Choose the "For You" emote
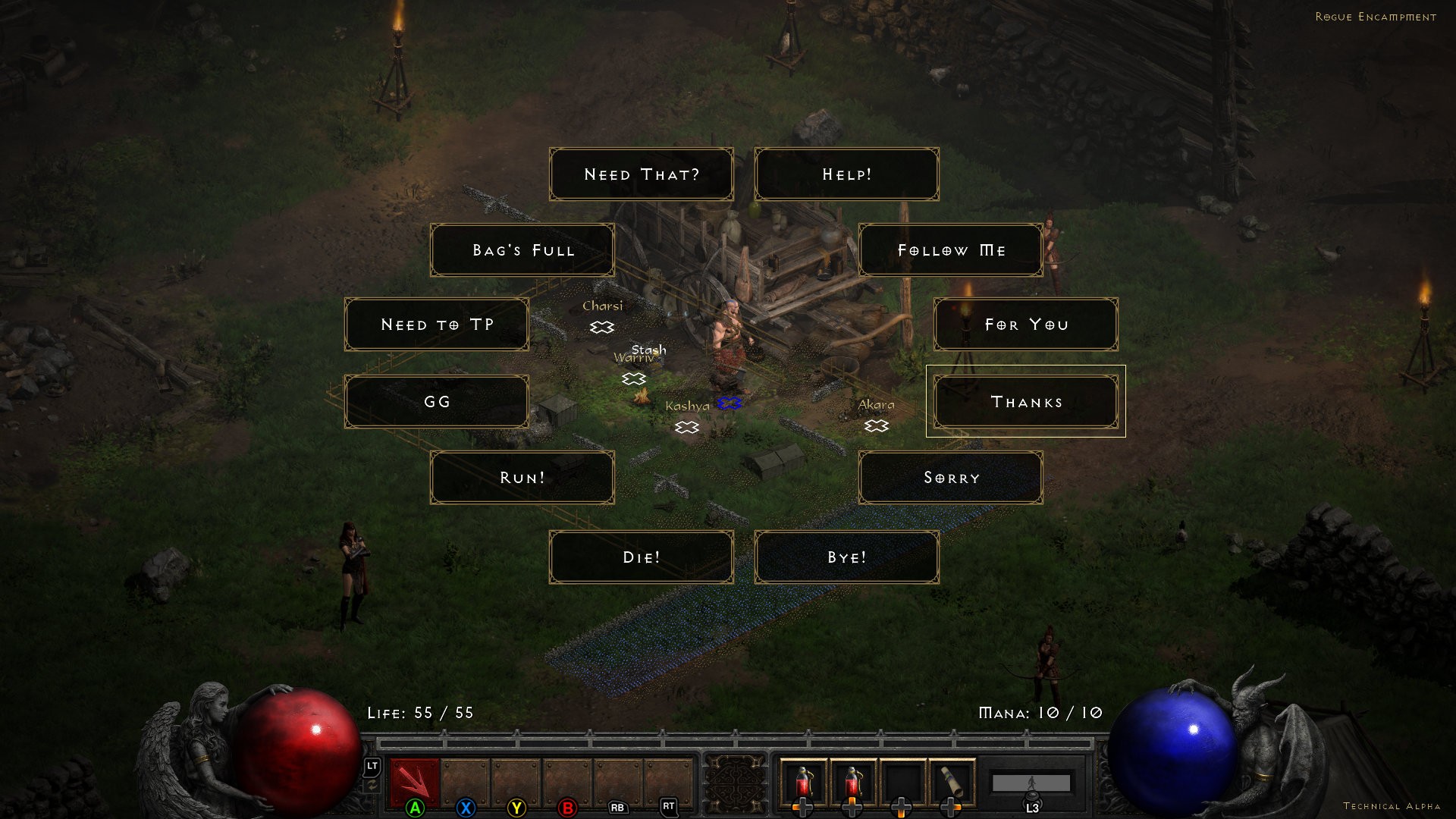 pos(1025,325)
